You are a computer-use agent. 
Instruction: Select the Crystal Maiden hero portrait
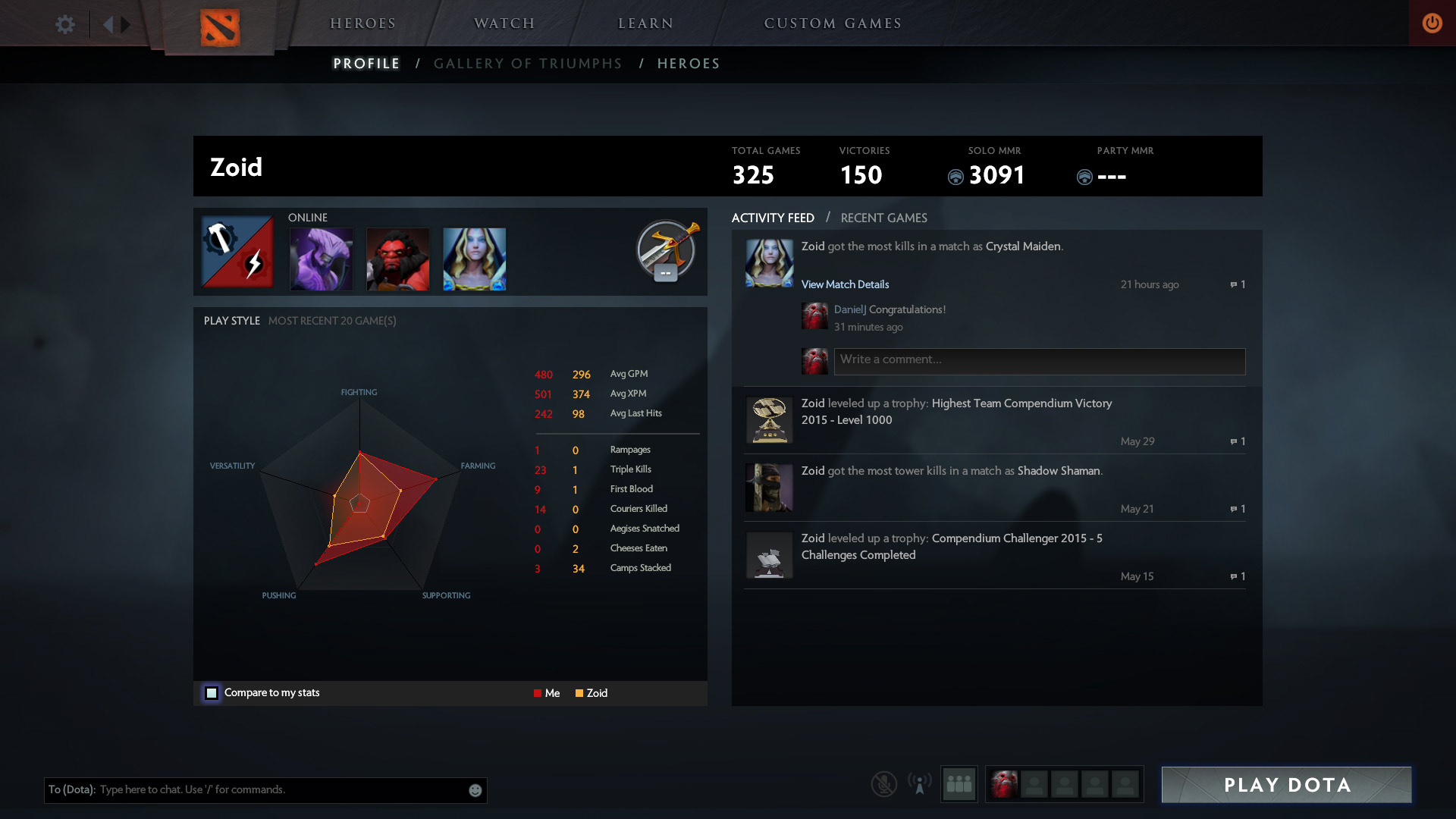tap(474, 259)
